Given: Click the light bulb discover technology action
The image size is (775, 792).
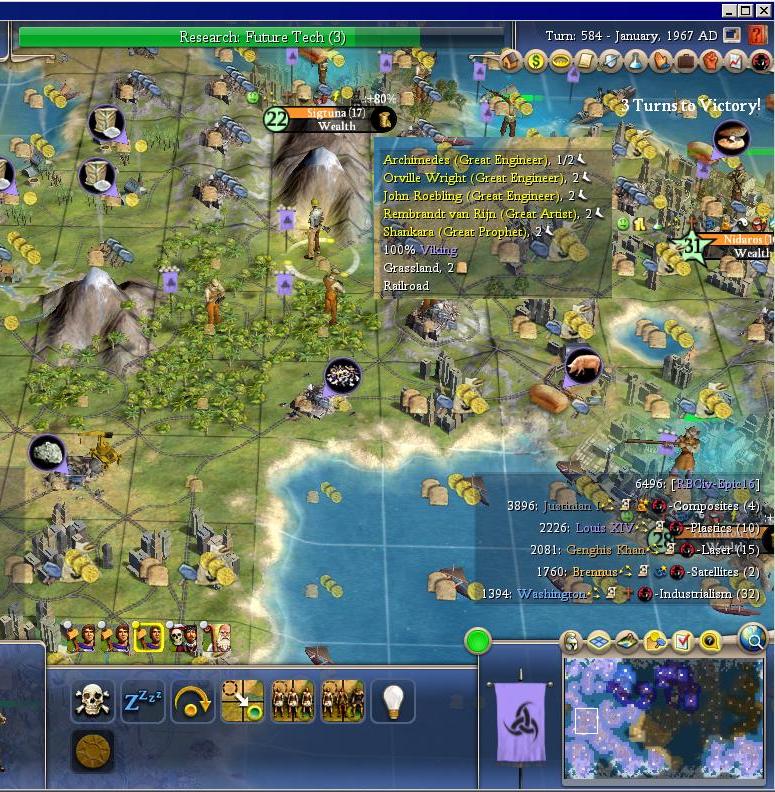Looking at the screenshot, I should [x=392, y=701].
